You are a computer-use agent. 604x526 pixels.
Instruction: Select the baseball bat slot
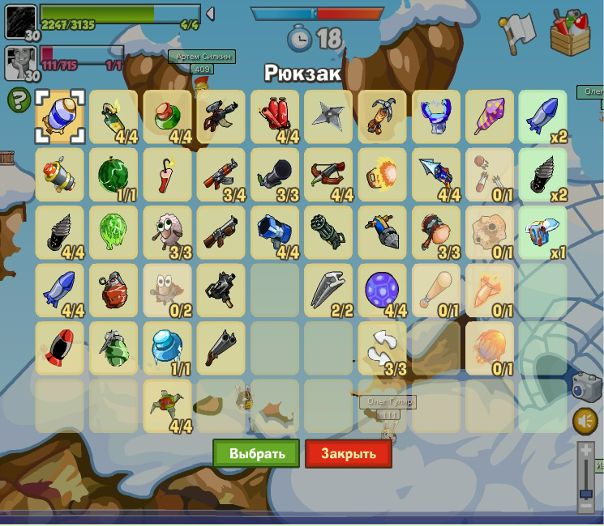tap(437, 290)
